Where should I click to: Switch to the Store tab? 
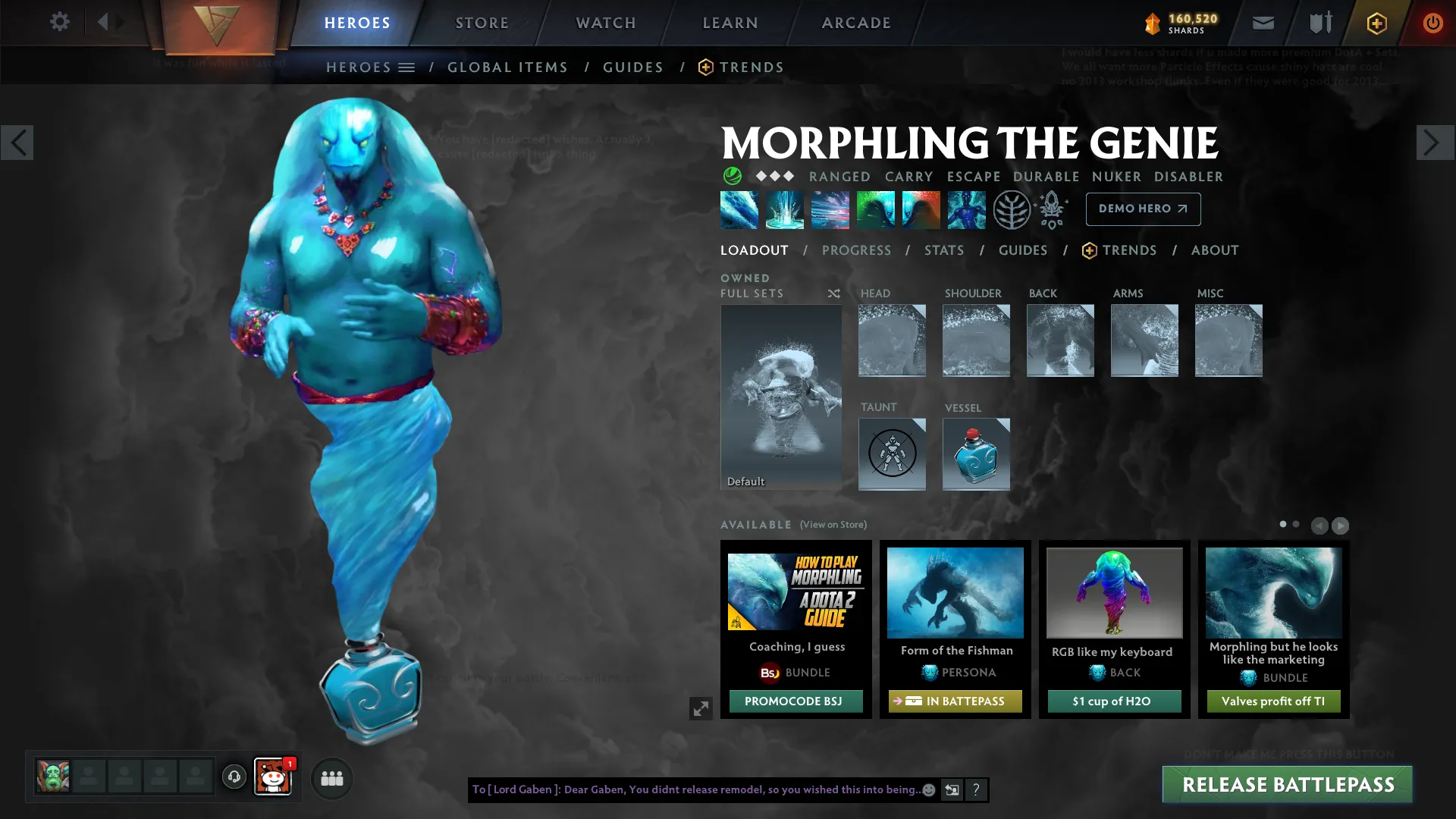pos(482,23)
